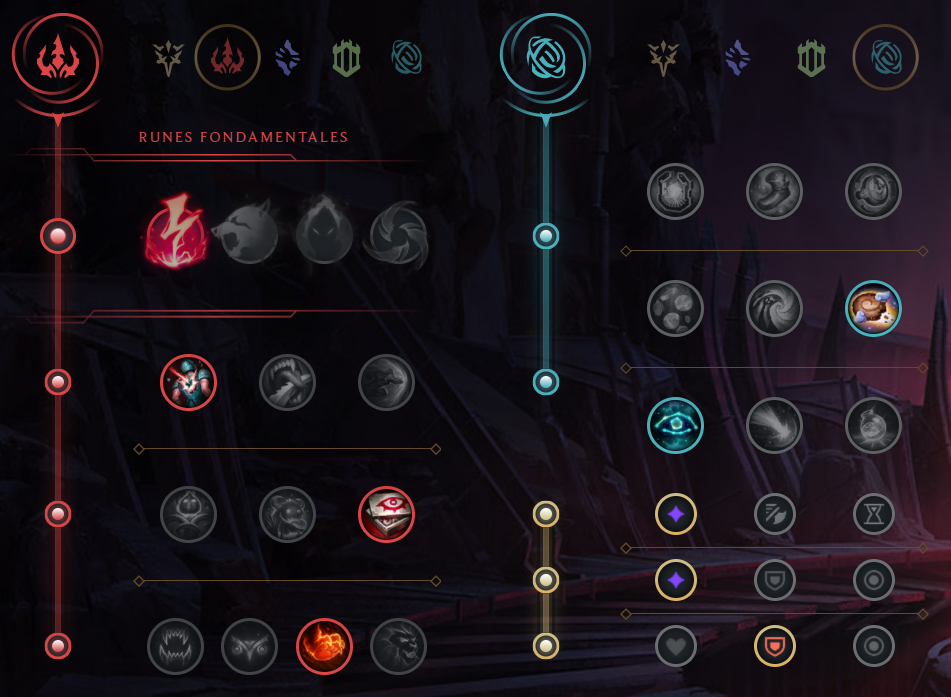Select the Hail of Blades keystone
The width and height of the screenshot is (951, 697).
tap(398, 235)
